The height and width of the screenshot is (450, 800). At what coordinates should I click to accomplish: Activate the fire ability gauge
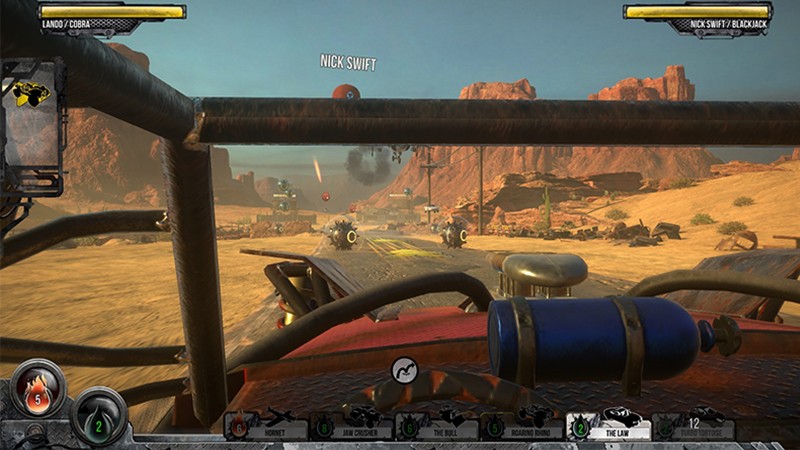pos(38,388)
